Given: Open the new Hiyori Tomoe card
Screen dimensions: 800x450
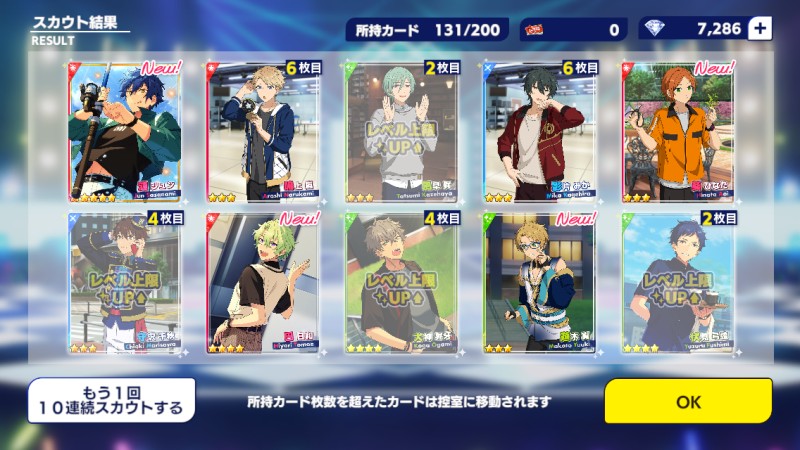Looking at the screenshot, I should (263, 283).
